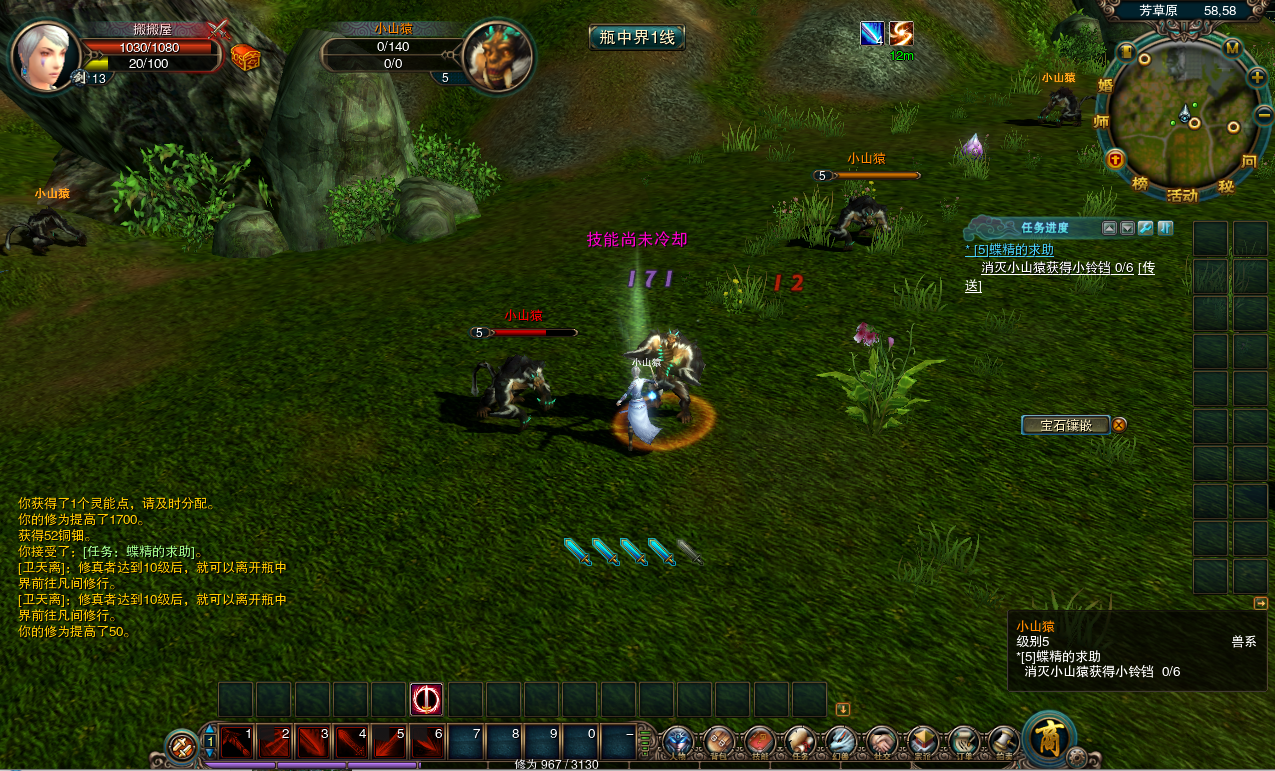1275x771 pixels.
Task: Click the 瓶中界1线 server line button
Action: 637,38
